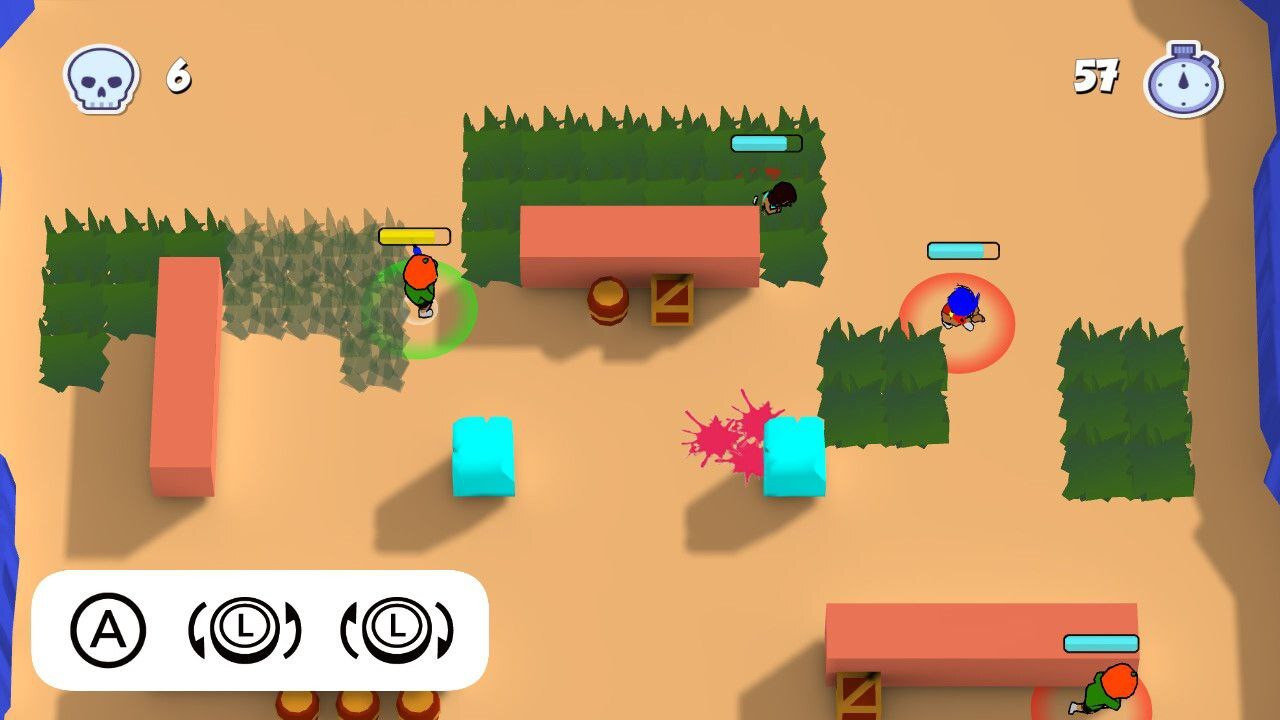Click the yellow health bar above the player
Screen dimensions: 1280x720
pos(412,236)
